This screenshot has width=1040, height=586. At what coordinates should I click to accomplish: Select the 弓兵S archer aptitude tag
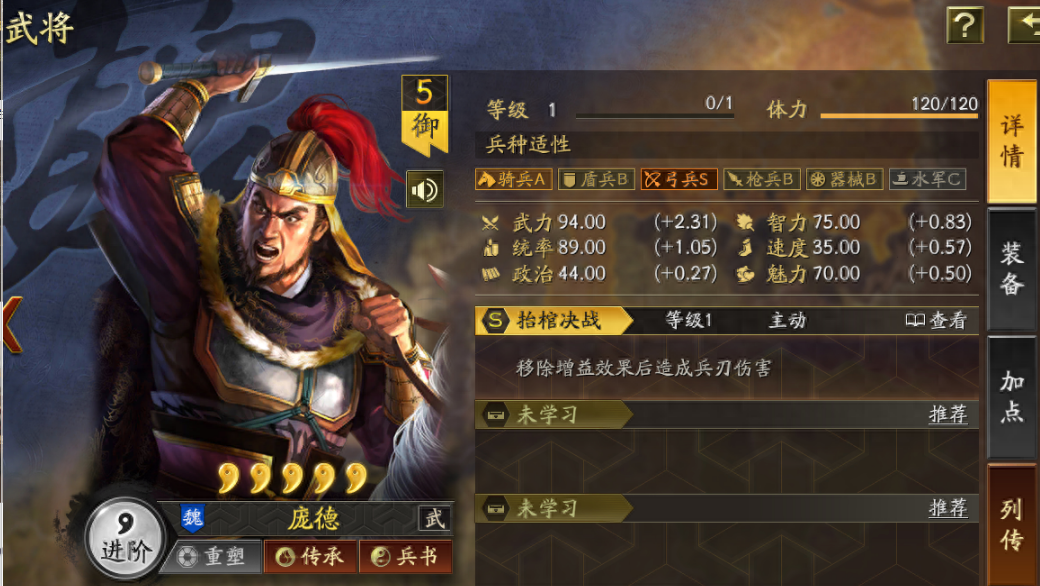(x=679, y=179)
